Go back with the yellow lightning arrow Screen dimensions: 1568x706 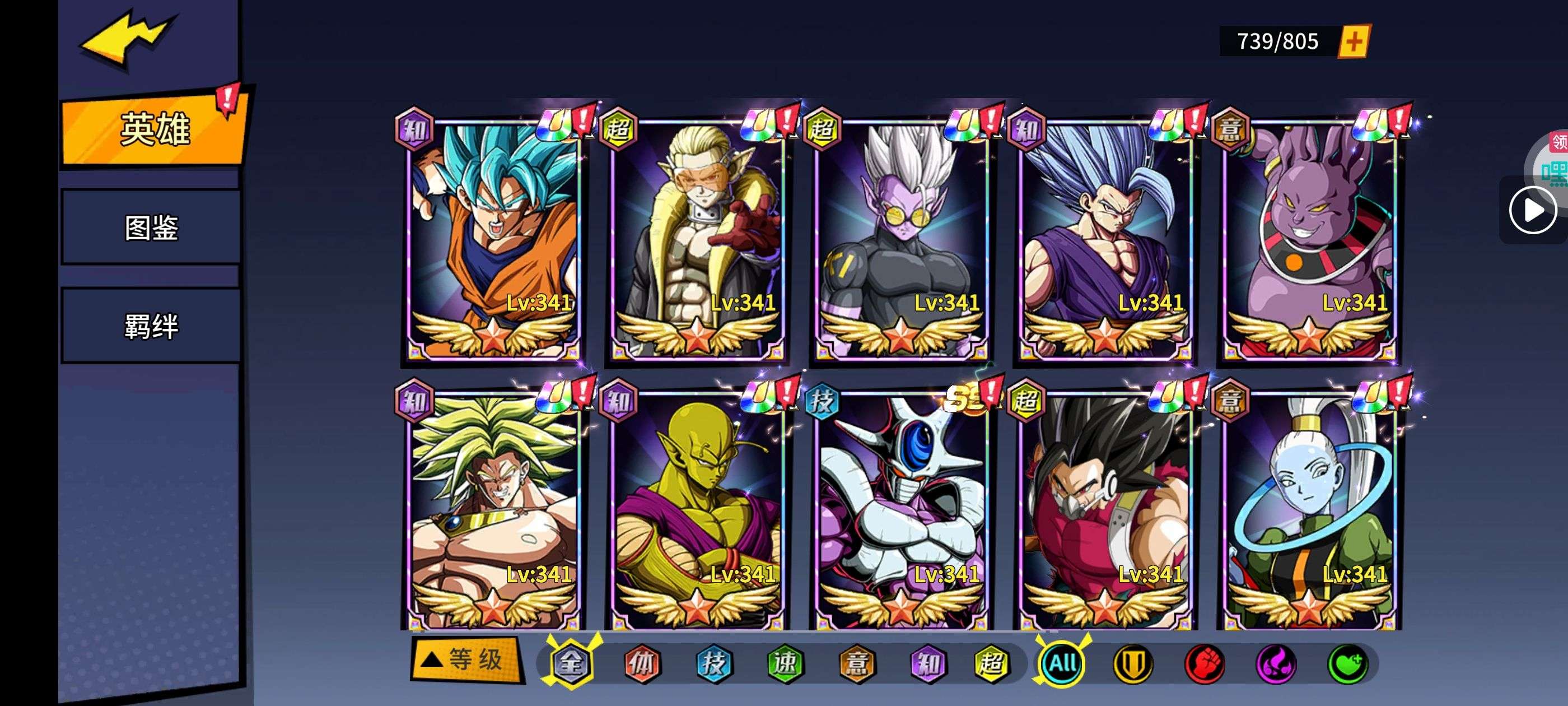point(127,38)
